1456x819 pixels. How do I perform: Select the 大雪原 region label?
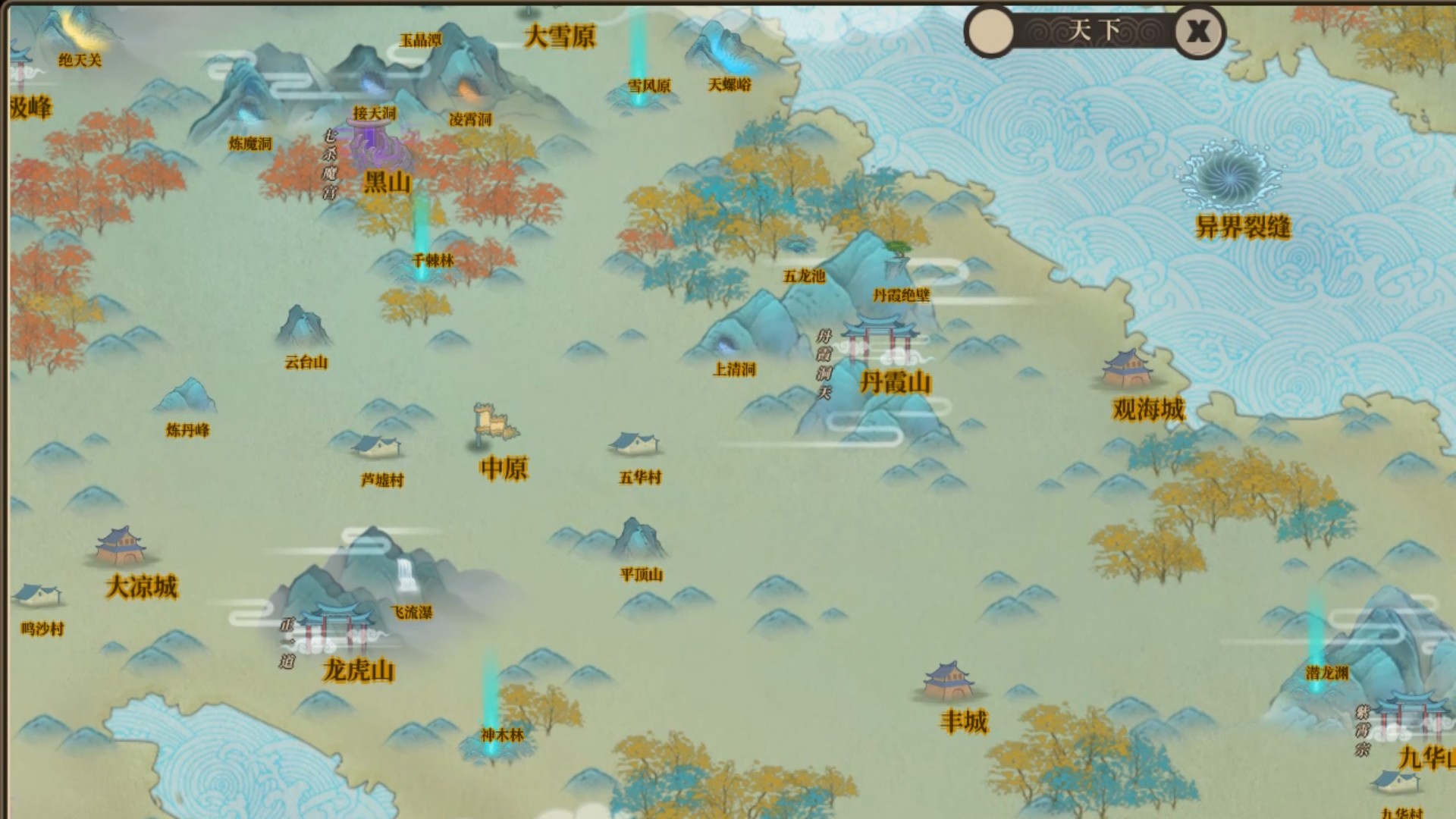(x=560, y=36)
